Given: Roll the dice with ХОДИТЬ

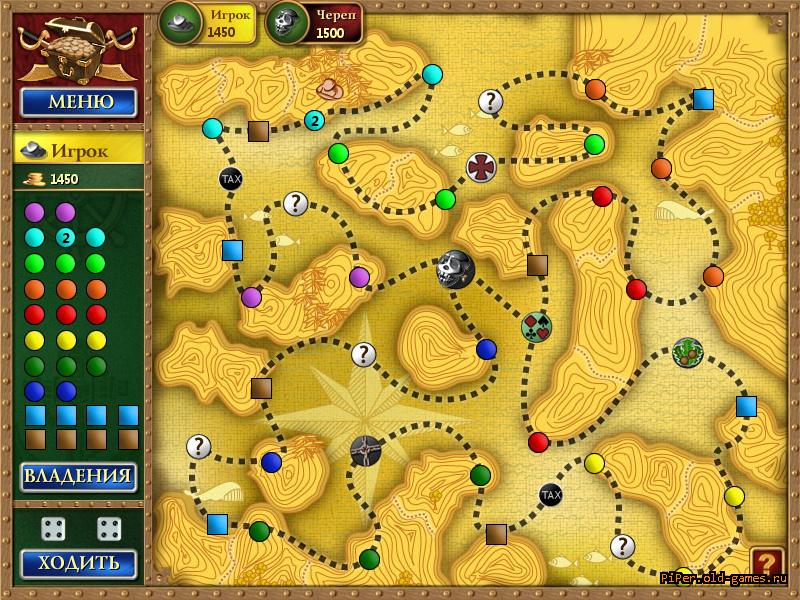Looking at the screenshot, I should pos(79,563).
